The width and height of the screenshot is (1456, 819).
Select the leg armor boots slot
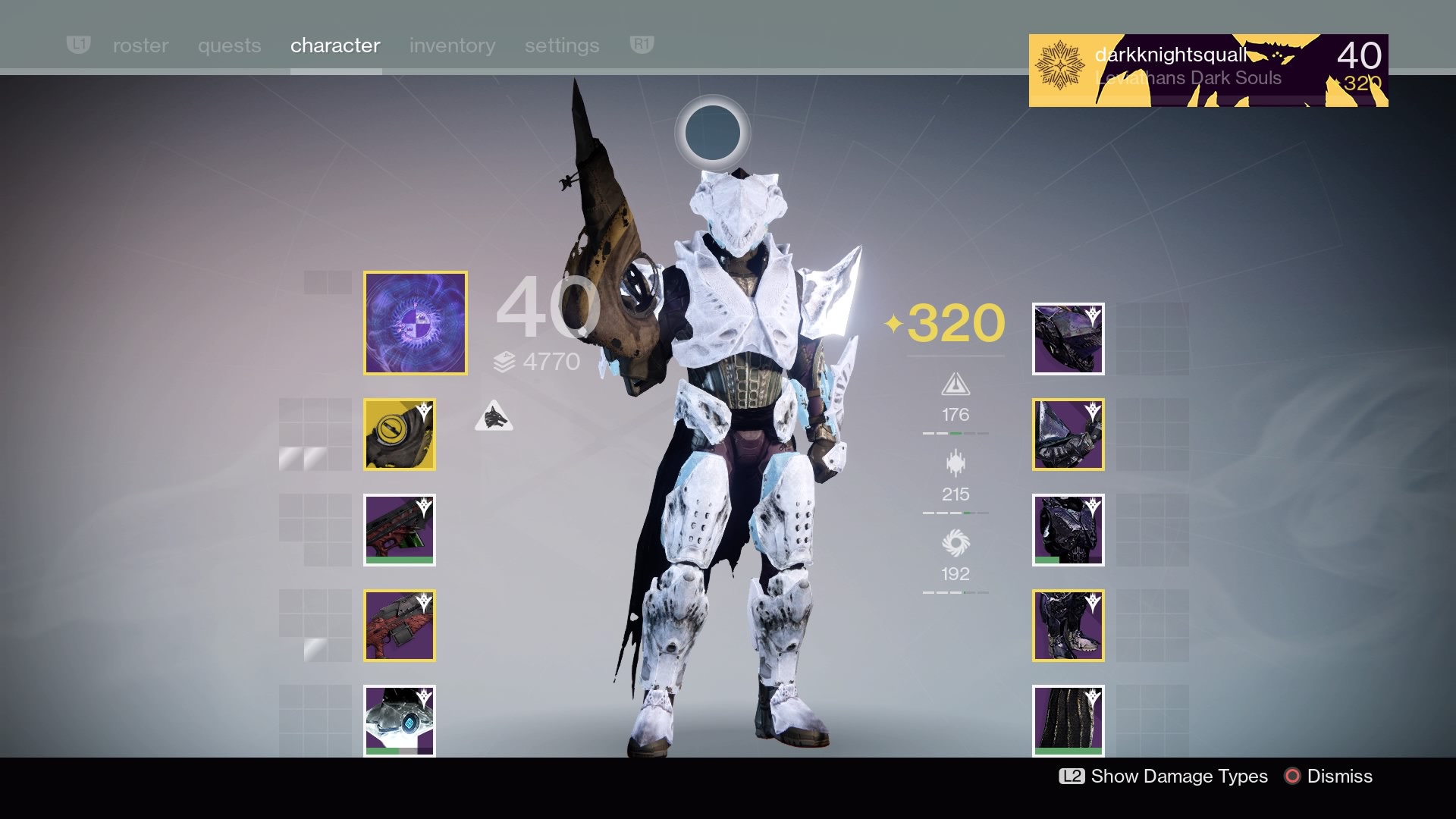pos(1068,626)
